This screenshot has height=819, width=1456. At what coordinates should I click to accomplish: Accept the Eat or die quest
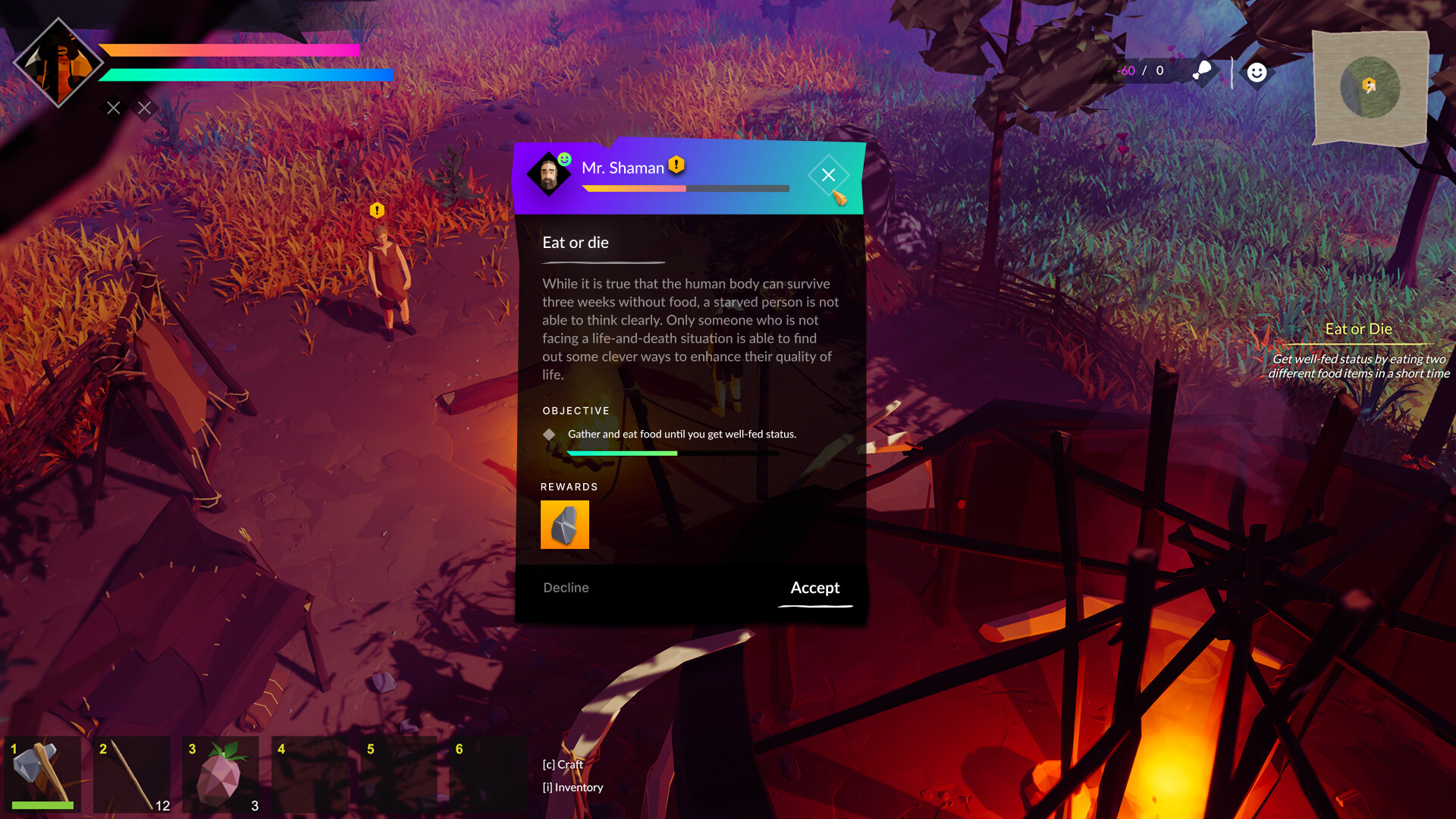coord(814,588)
